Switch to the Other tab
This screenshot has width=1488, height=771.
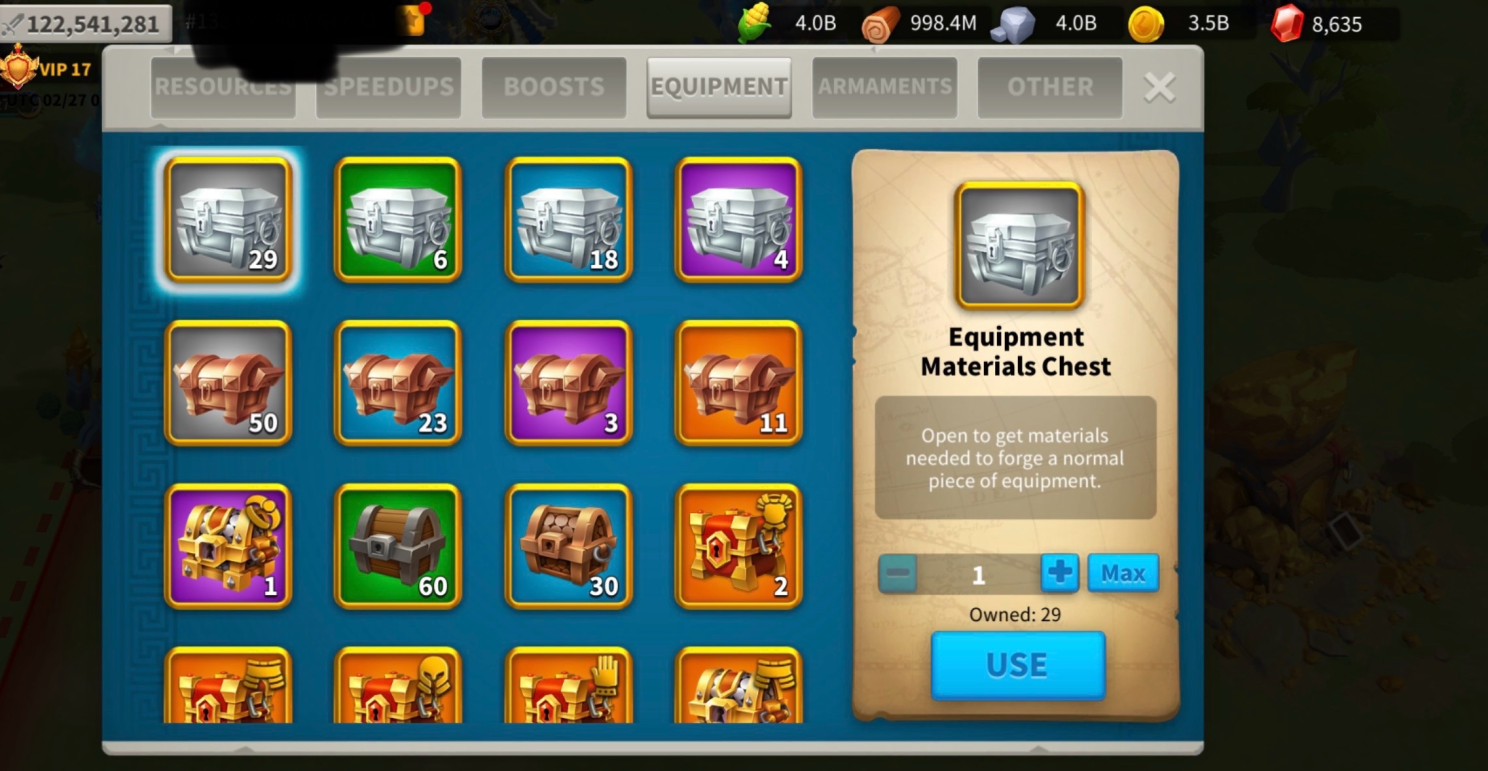coord(1049,87)
